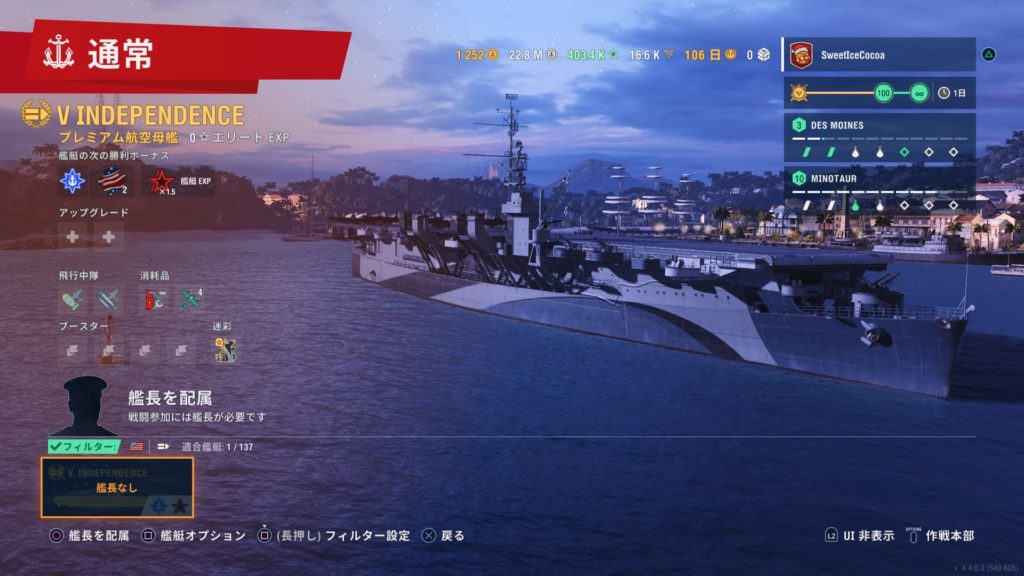Viewport: 1024px width, 576px height.
Task: Choose 艦艇オプション ship options
Action: coord(194,536)
